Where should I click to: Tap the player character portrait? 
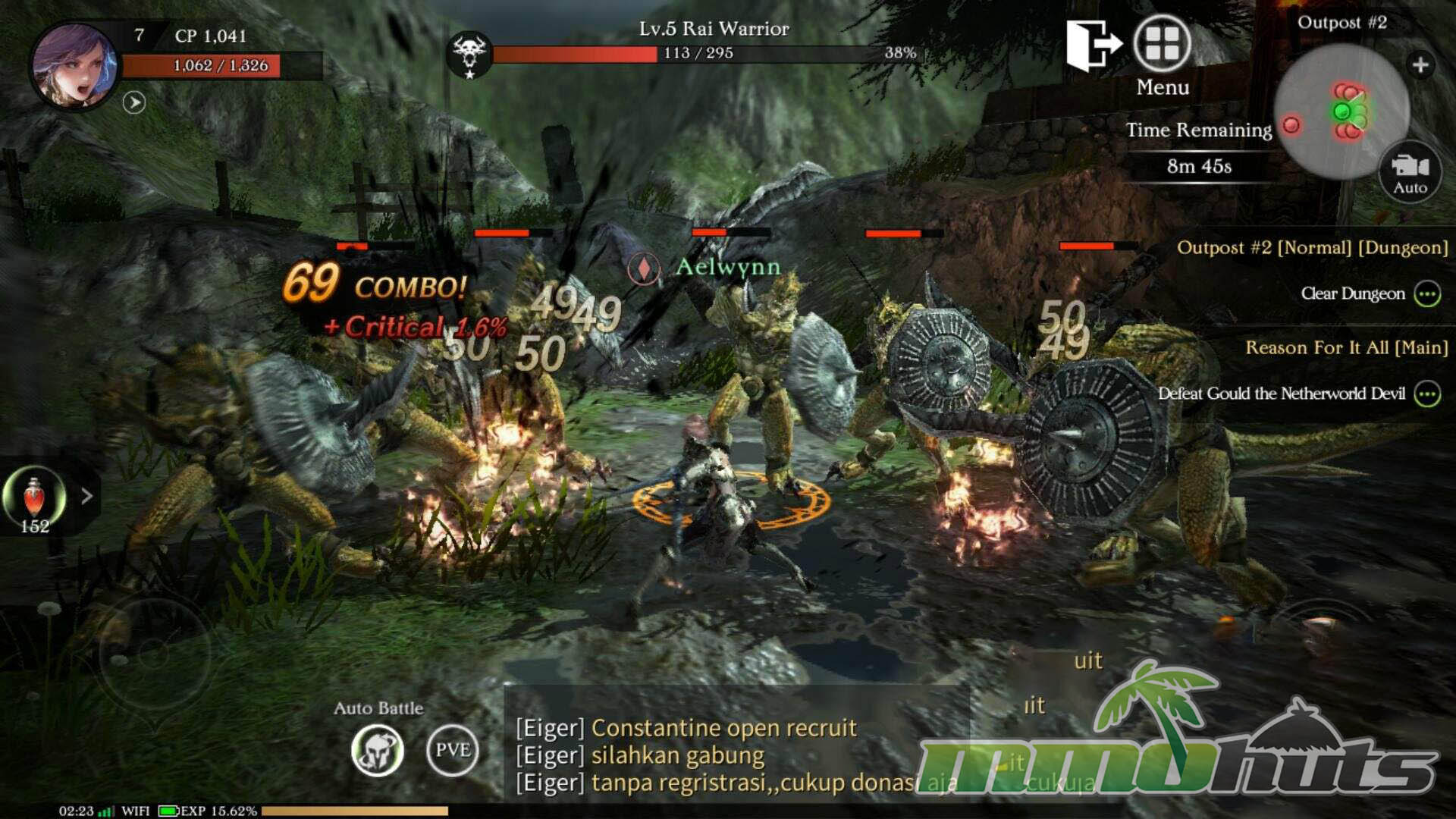[x=74, y=65]
